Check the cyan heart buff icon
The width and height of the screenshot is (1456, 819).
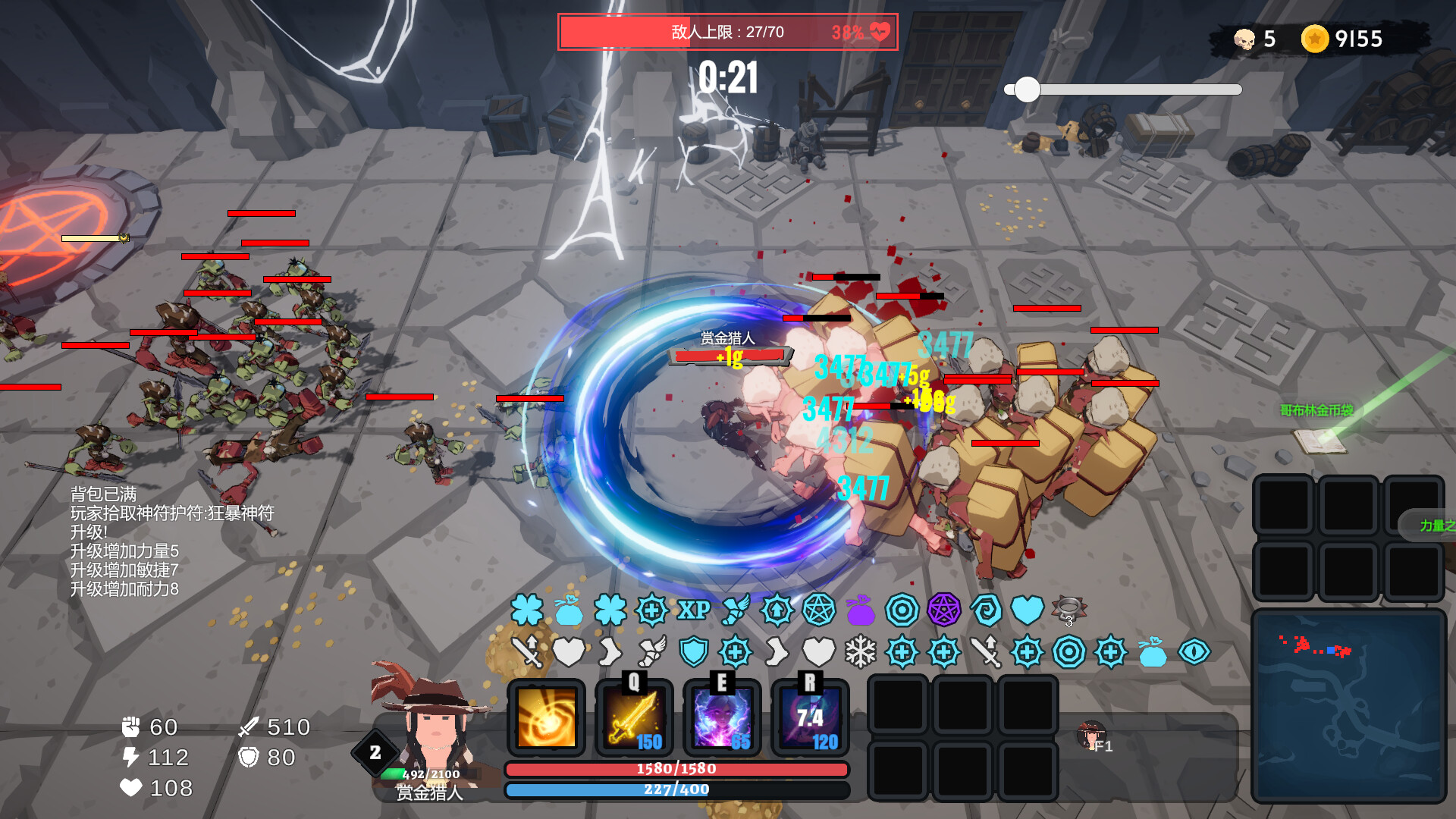pyautogui.click(x=1028, y=610)
